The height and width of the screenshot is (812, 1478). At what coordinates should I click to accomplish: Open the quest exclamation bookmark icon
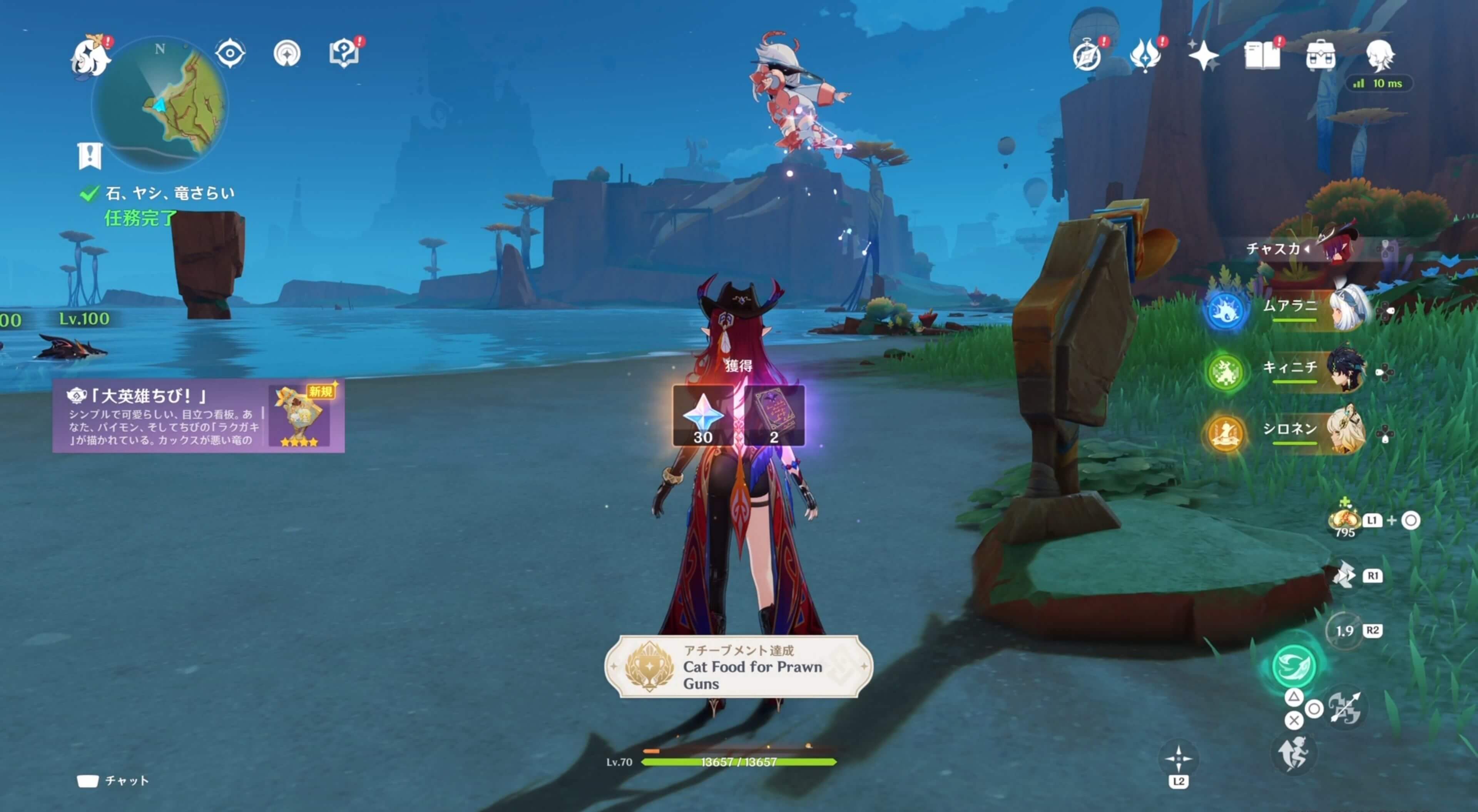pos(90,155)
